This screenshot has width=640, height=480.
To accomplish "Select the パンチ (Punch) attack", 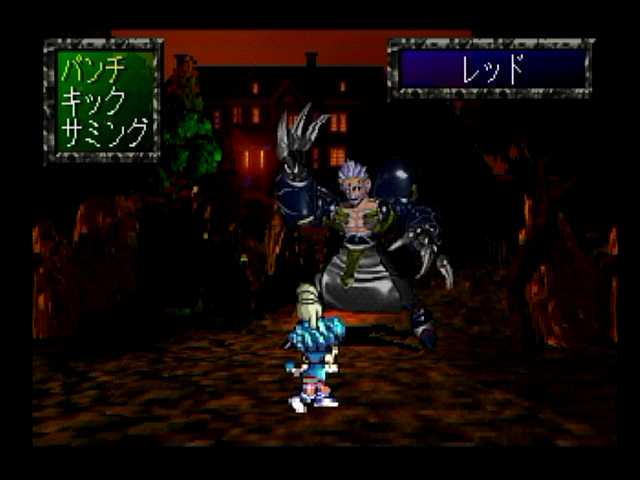I will pyautogui.click(x=92, y=73).
